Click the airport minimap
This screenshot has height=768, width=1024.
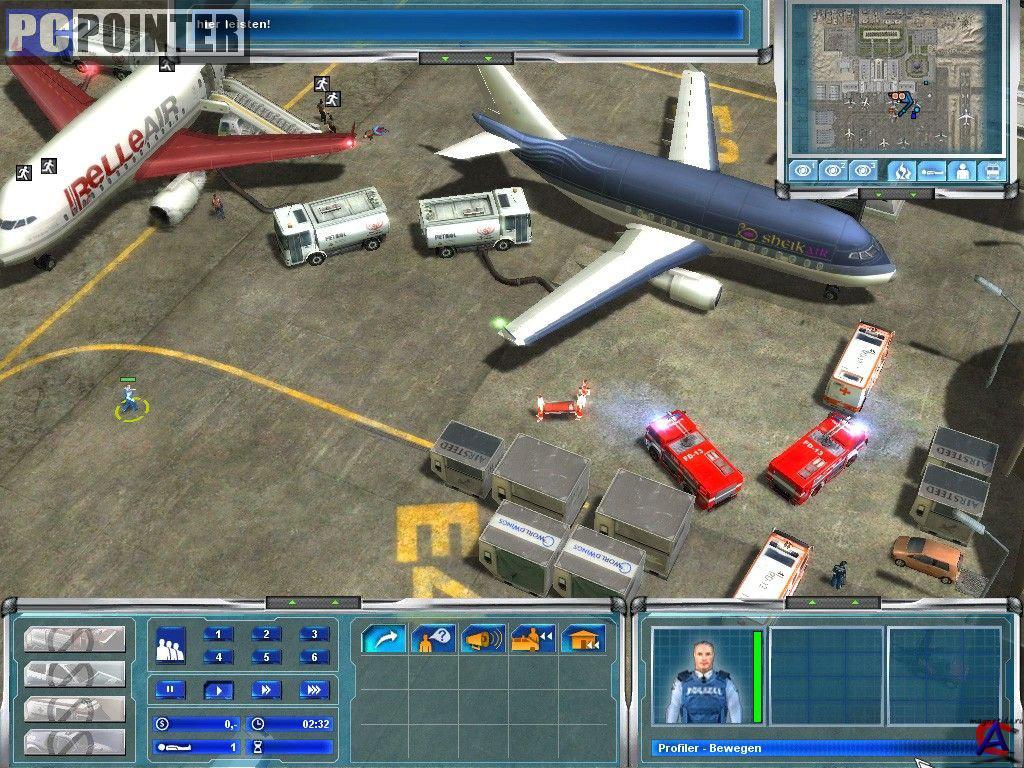pos(895,78)
